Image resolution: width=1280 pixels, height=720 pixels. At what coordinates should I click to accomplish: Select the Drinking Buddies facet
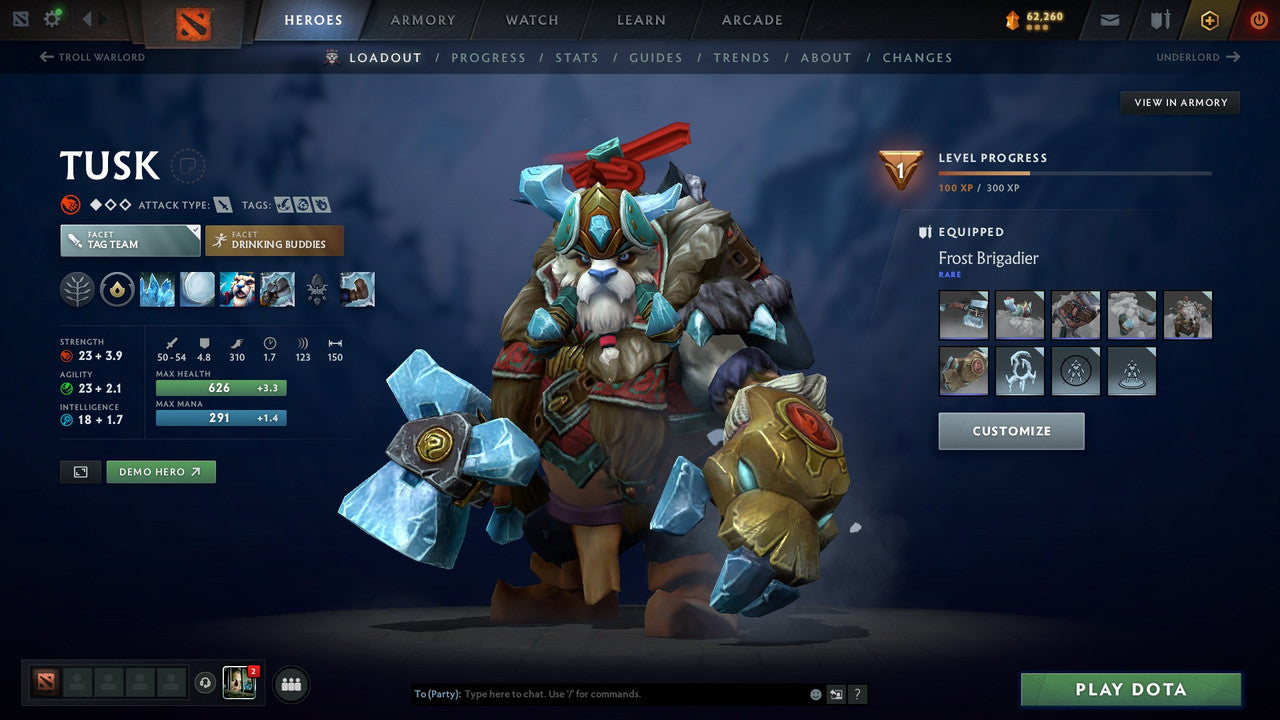[x=274, y=240]
